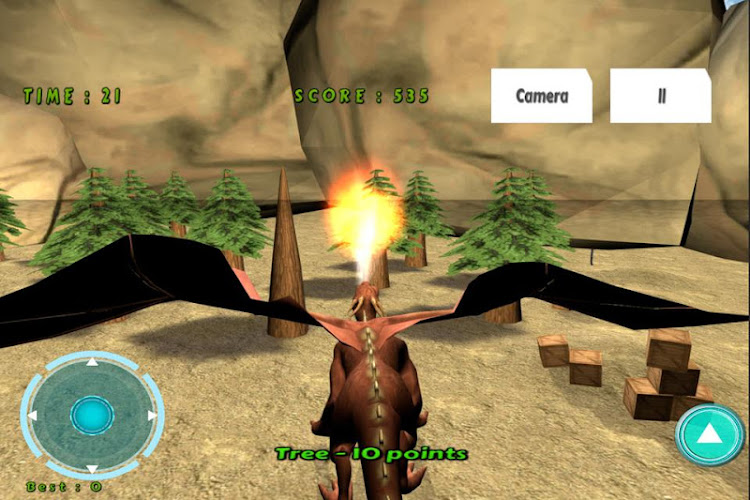Click the joystick's glowing center knob

[x=92, y=415]
